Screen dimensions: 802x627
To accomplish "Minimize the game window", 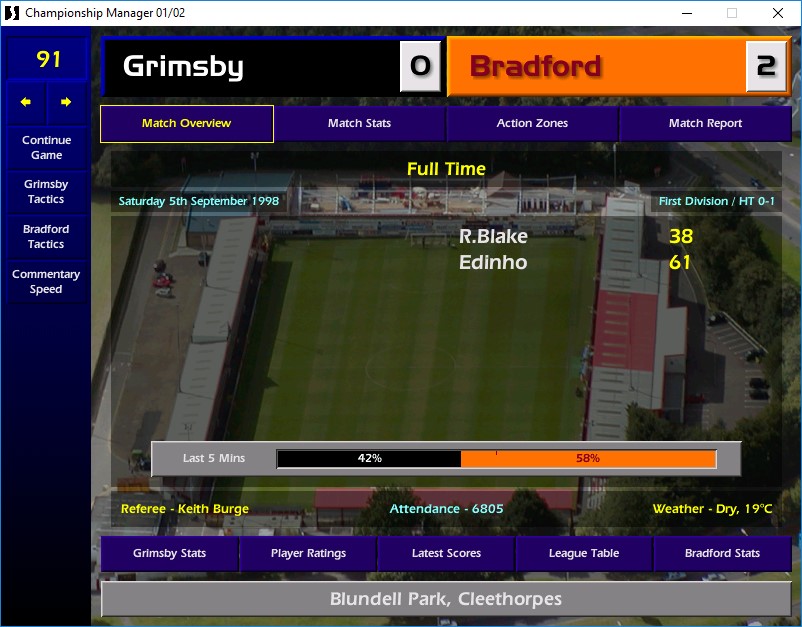I will (x=686, y=13).
